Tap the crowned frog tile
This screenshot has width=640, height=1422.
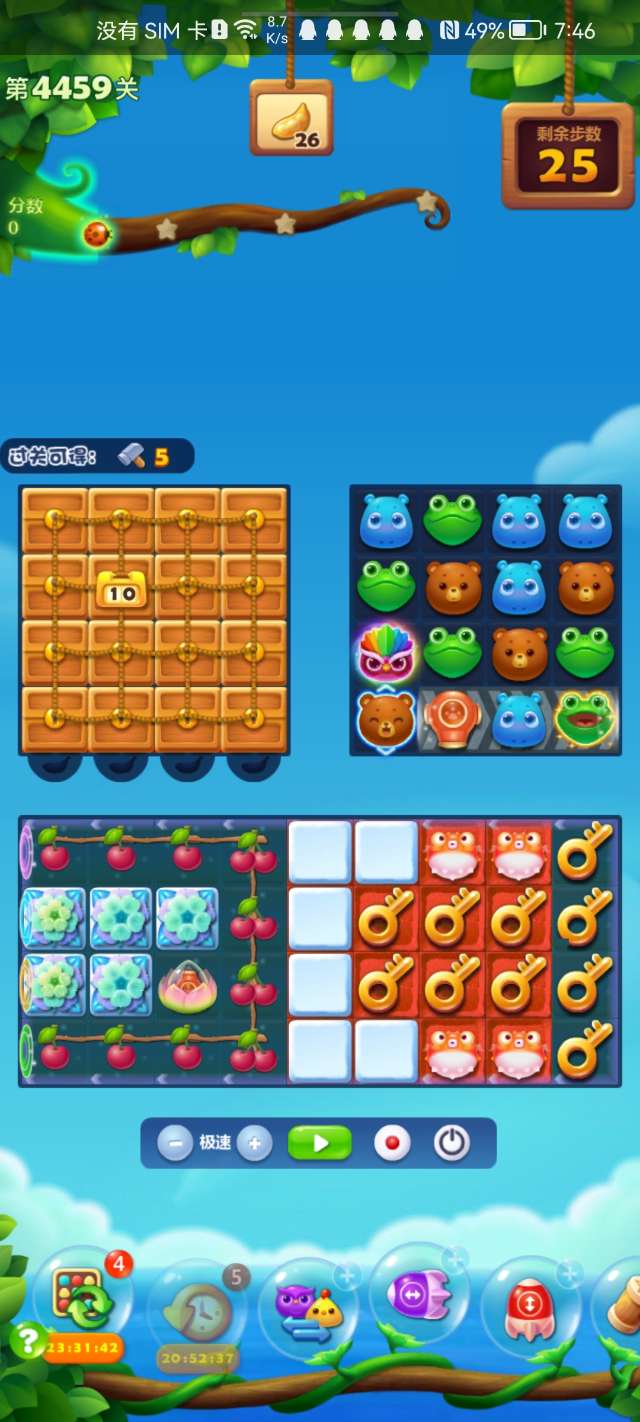tap(585, 719)
